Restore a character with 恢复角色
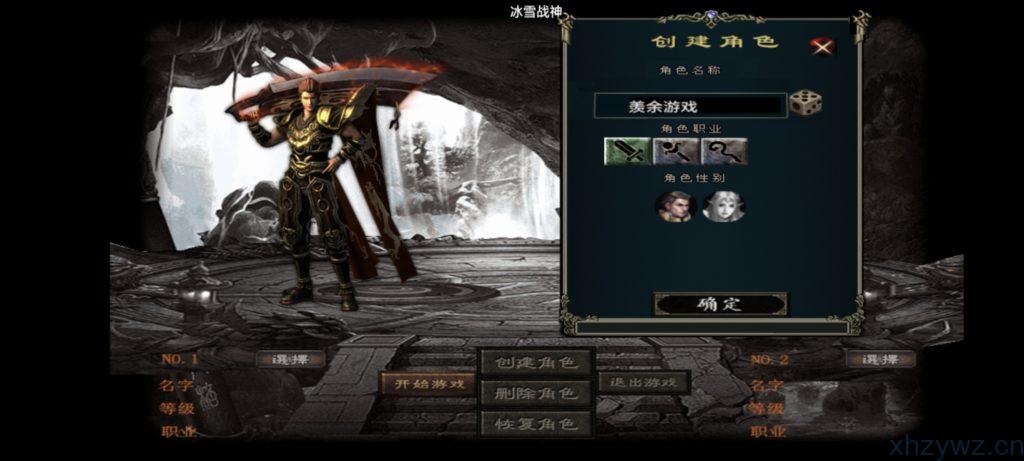The height and width of the screenshot is (461, 1024). pyautogui.click(x=536, y=423)
